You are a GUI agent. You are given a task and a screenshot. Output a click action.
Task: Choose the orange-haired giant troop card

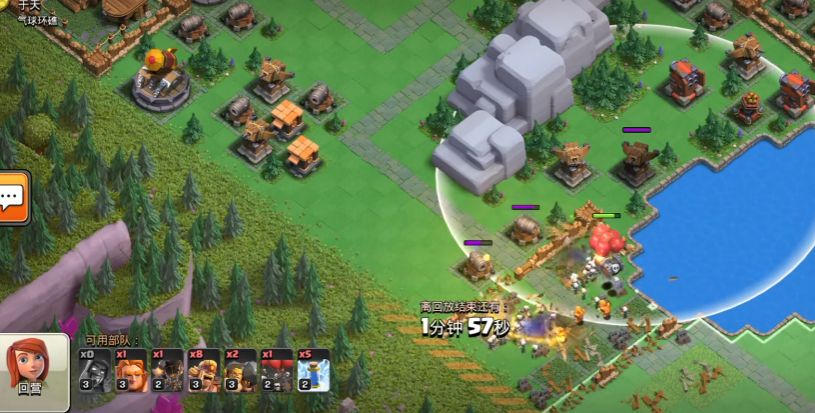[131, 371]
